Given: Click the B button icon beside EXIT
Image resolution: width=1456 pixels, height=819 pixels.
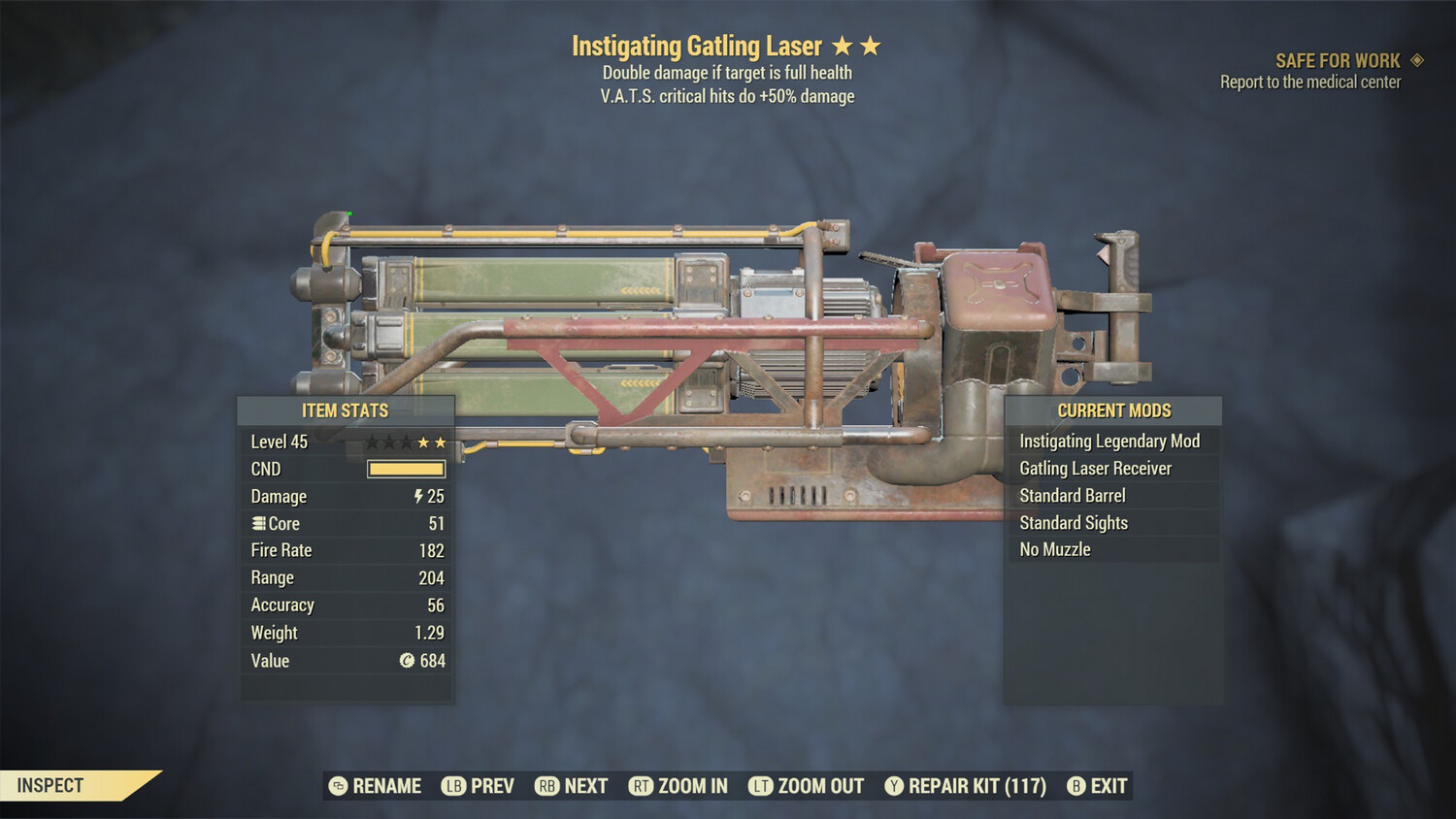Looking at the screenshot, I should (1075, 786).
